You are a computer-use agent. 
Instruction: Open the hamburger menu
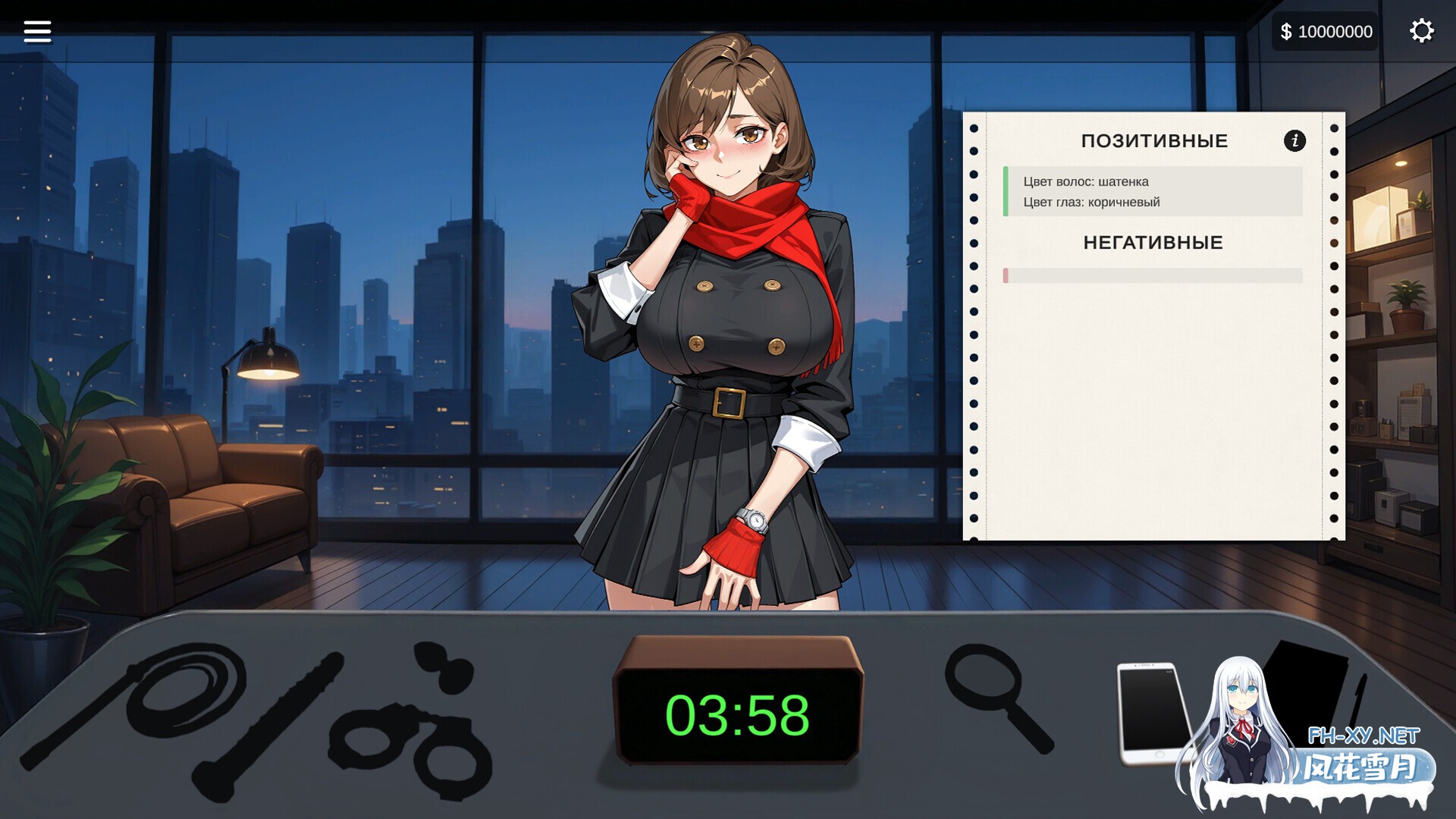pos(36,30)
